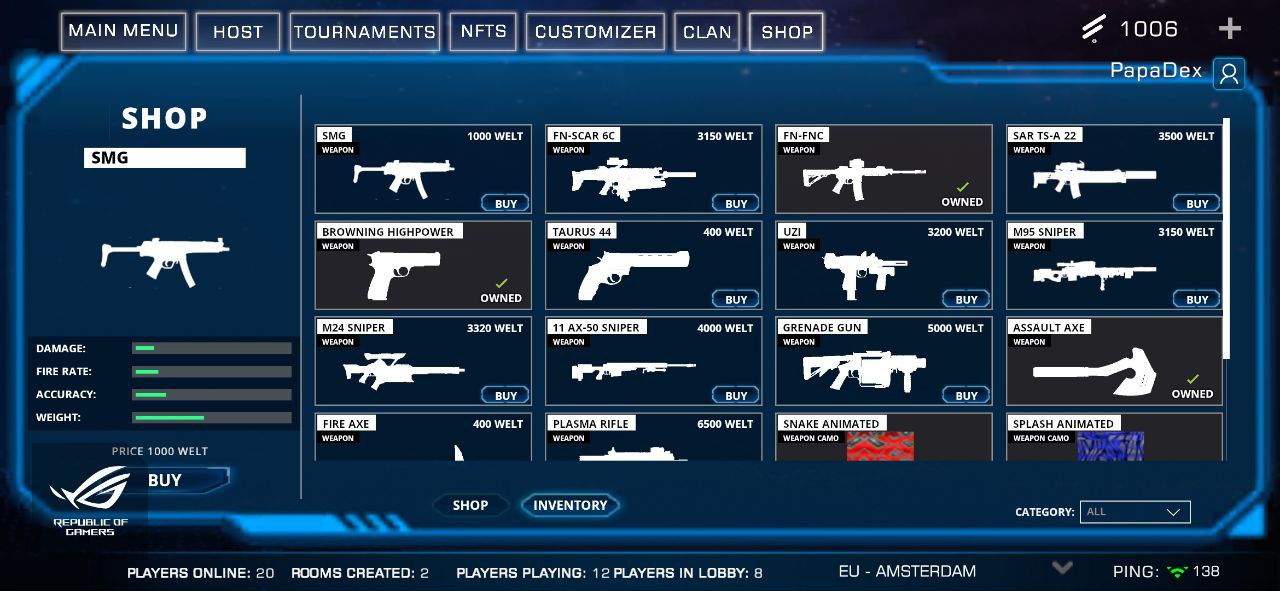Select the Assault Axe card
The image size is (1280, 591).
point(1114,362)
